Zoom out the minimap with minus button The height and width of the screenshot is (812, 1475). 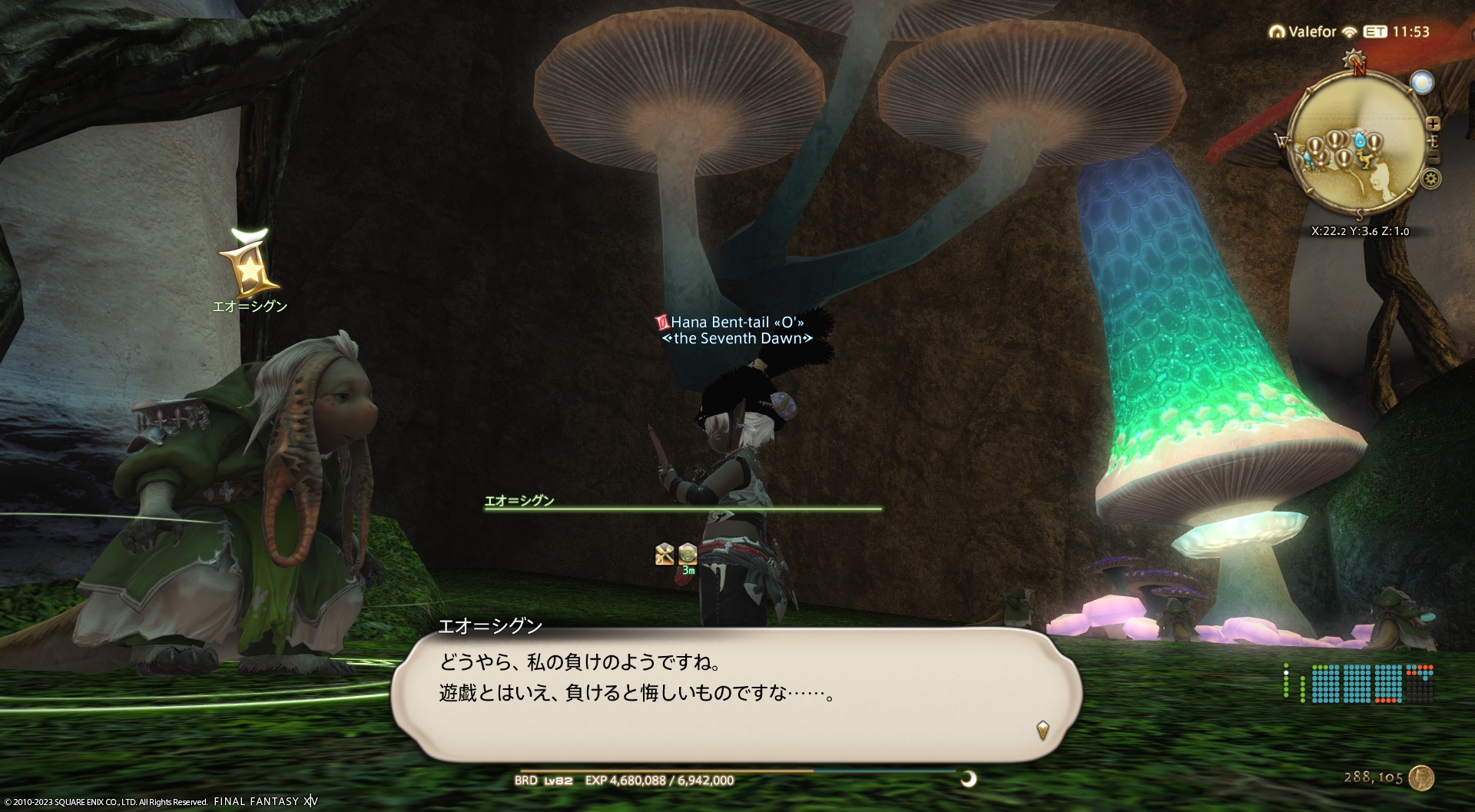pyautogui.click(x=1433, y=158)
